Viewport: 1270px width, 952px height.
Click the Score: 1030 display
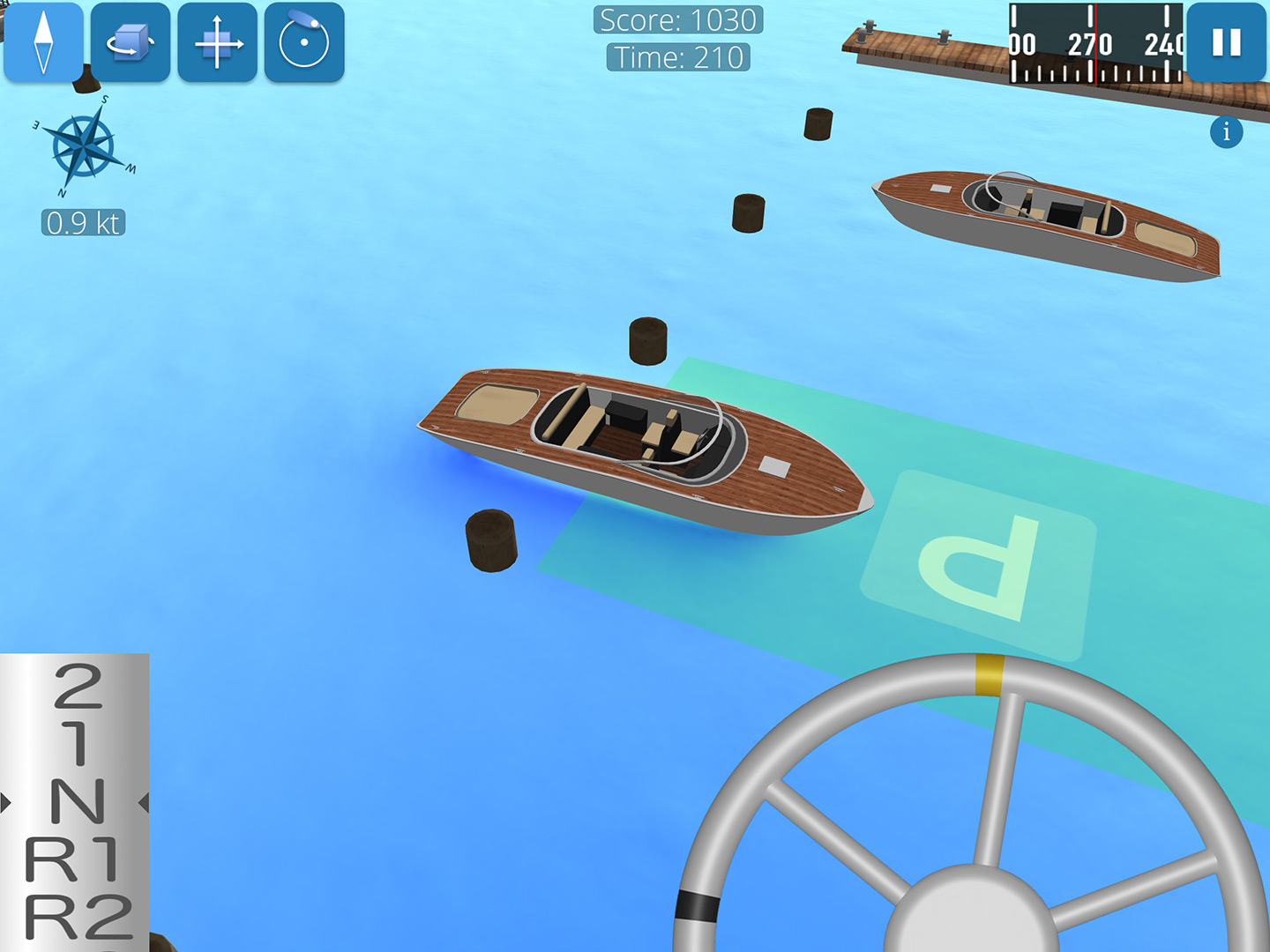click(x=676, y=19)
